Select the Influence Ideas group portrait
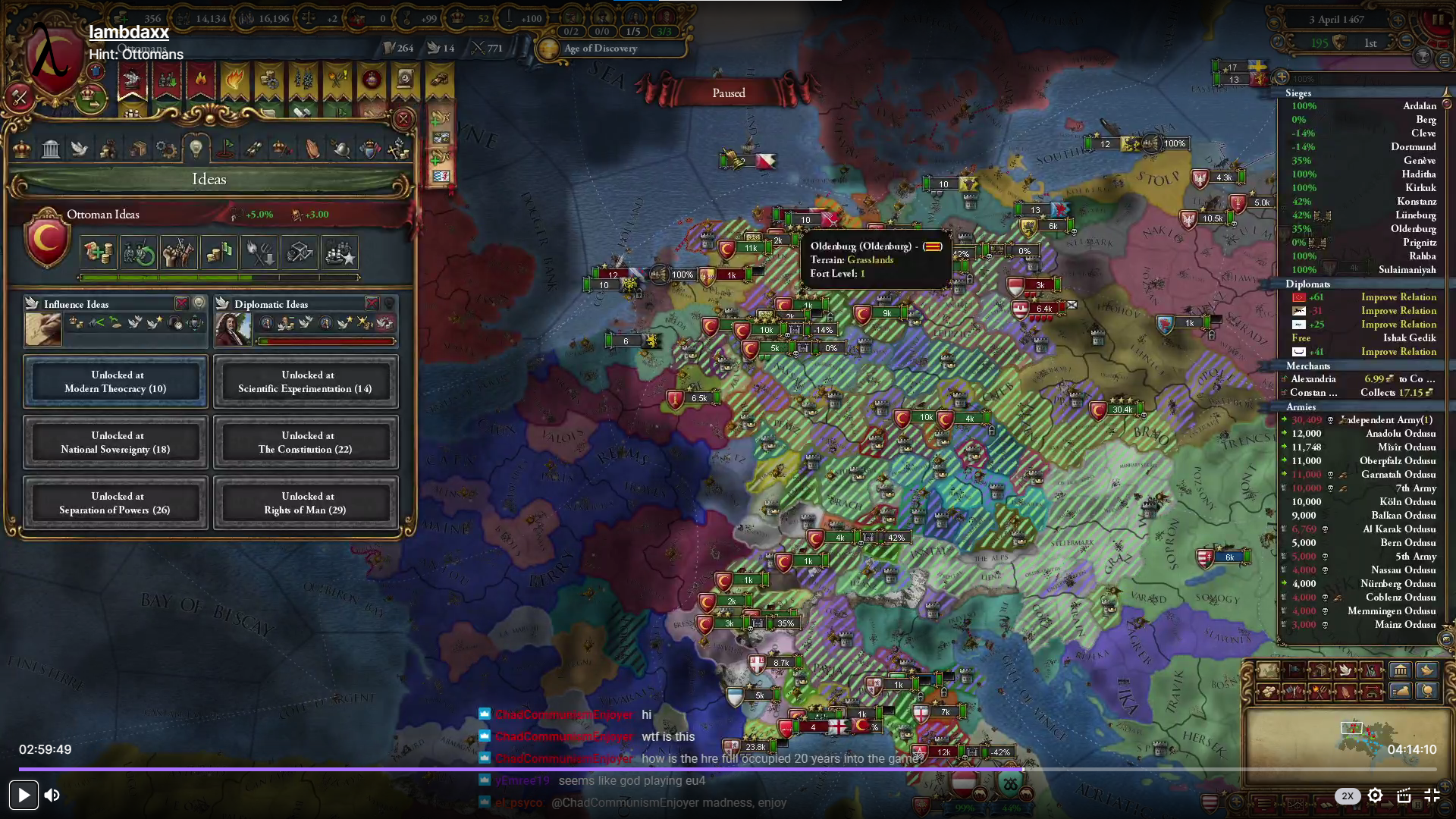Screen dimensions: 1456x819 [43, 330]
